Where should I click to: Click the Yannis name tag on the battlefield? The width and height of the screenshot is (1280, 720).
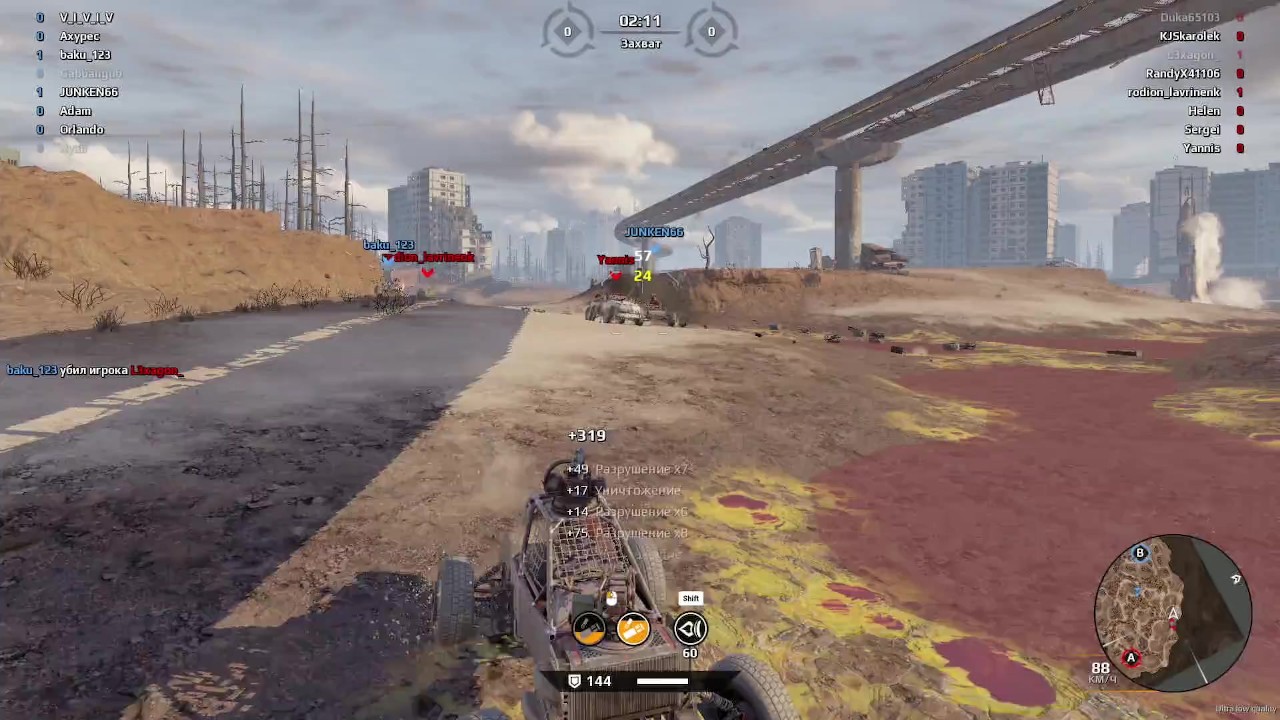(x=616, y=259)
